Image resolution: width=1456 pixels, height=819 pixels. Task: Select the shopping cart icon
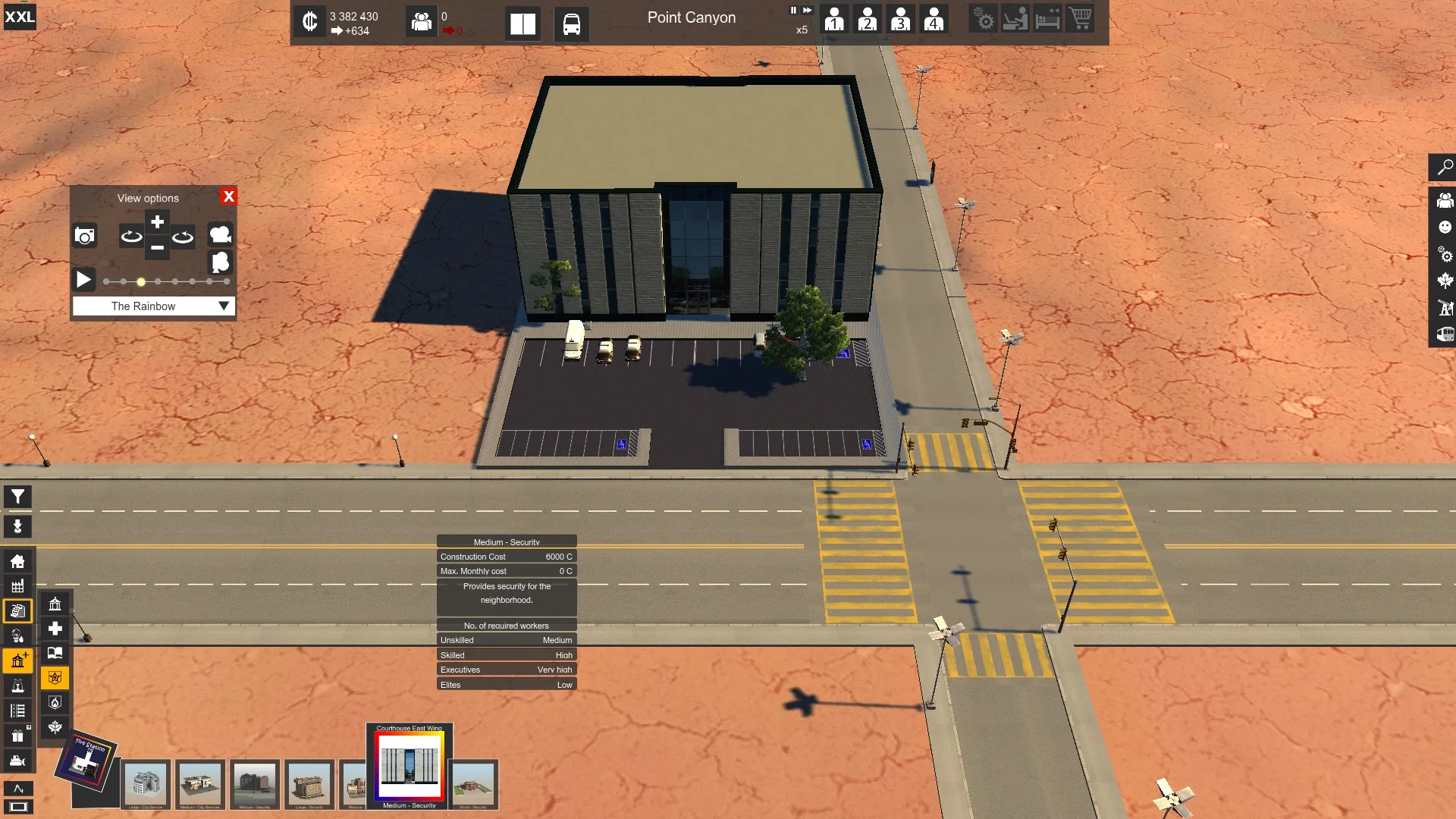[x=1080, y=18]
